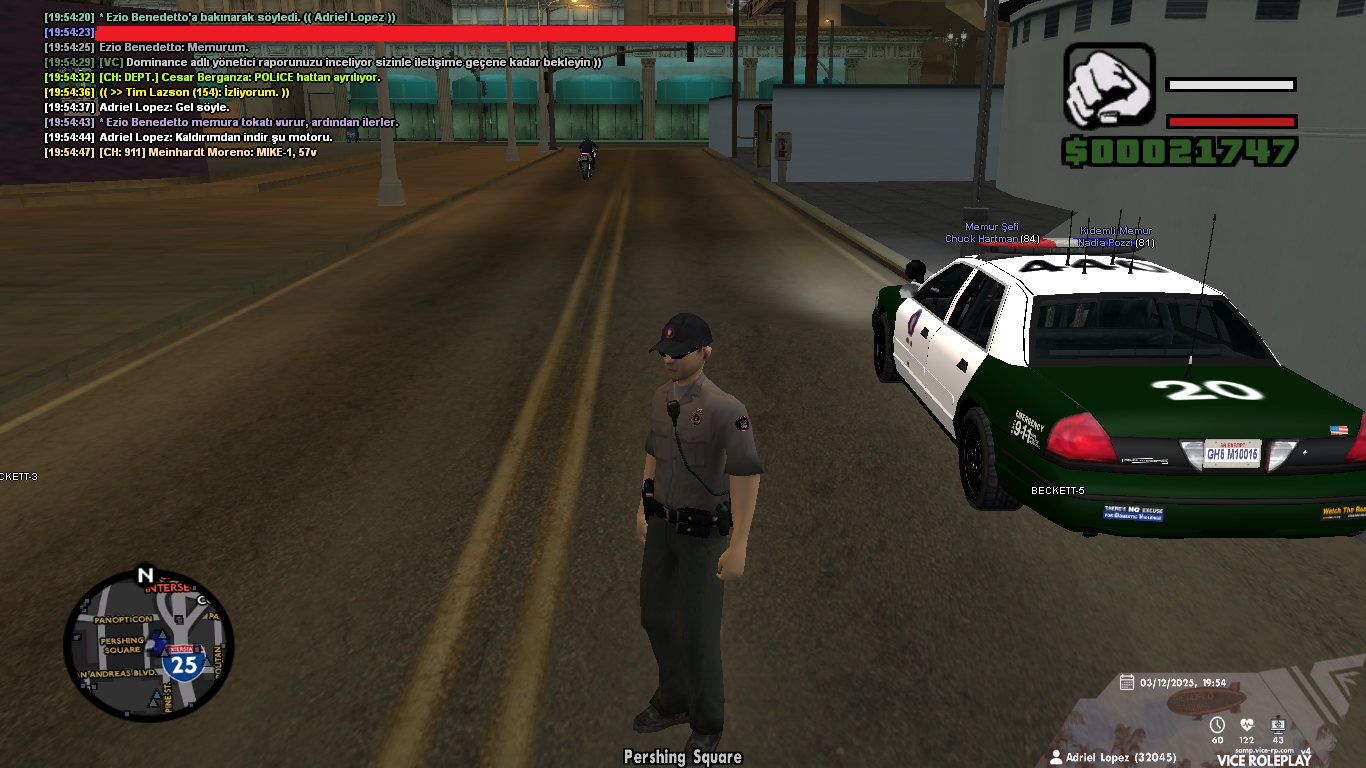Open the circular minimap

[x=148, y=645]
